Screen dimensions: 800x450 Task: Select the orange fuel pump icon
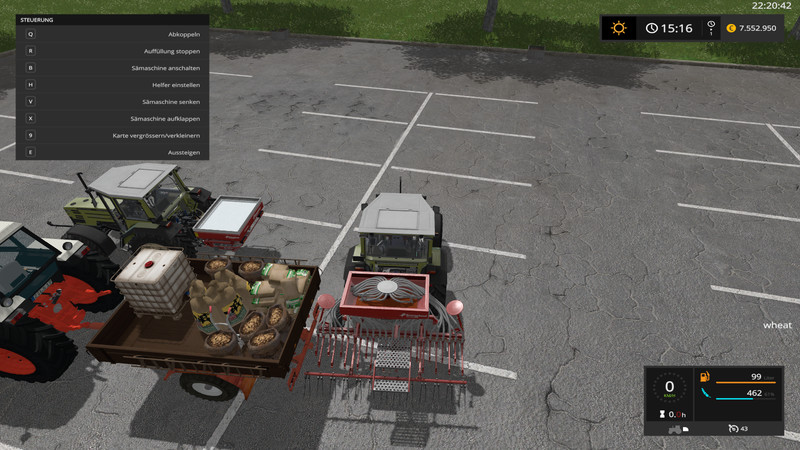click(x=706, y=377)
